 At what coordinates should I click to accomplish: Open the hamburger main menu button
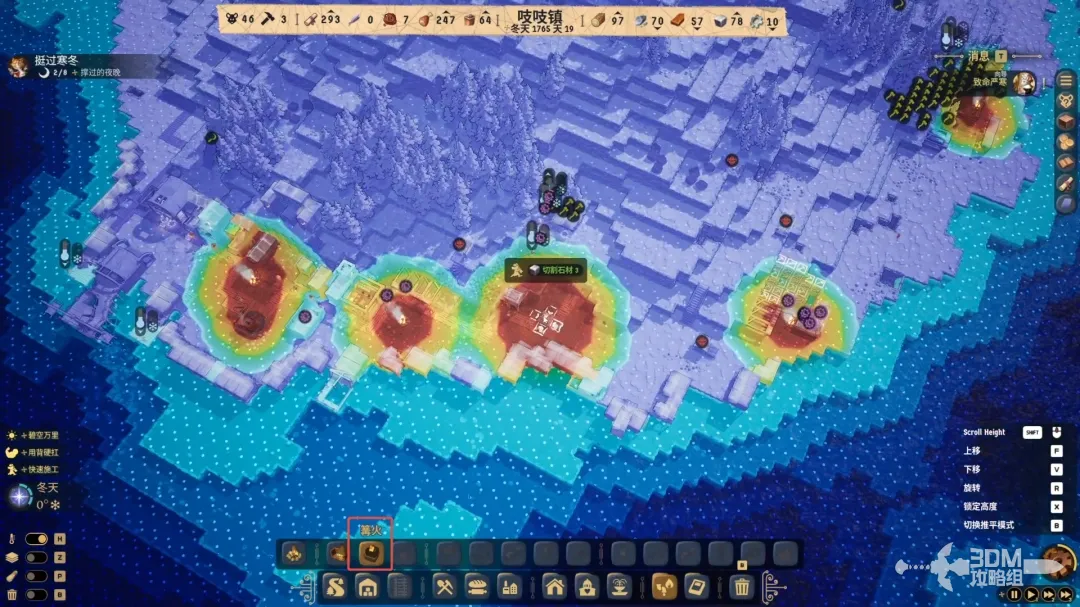1066,80
